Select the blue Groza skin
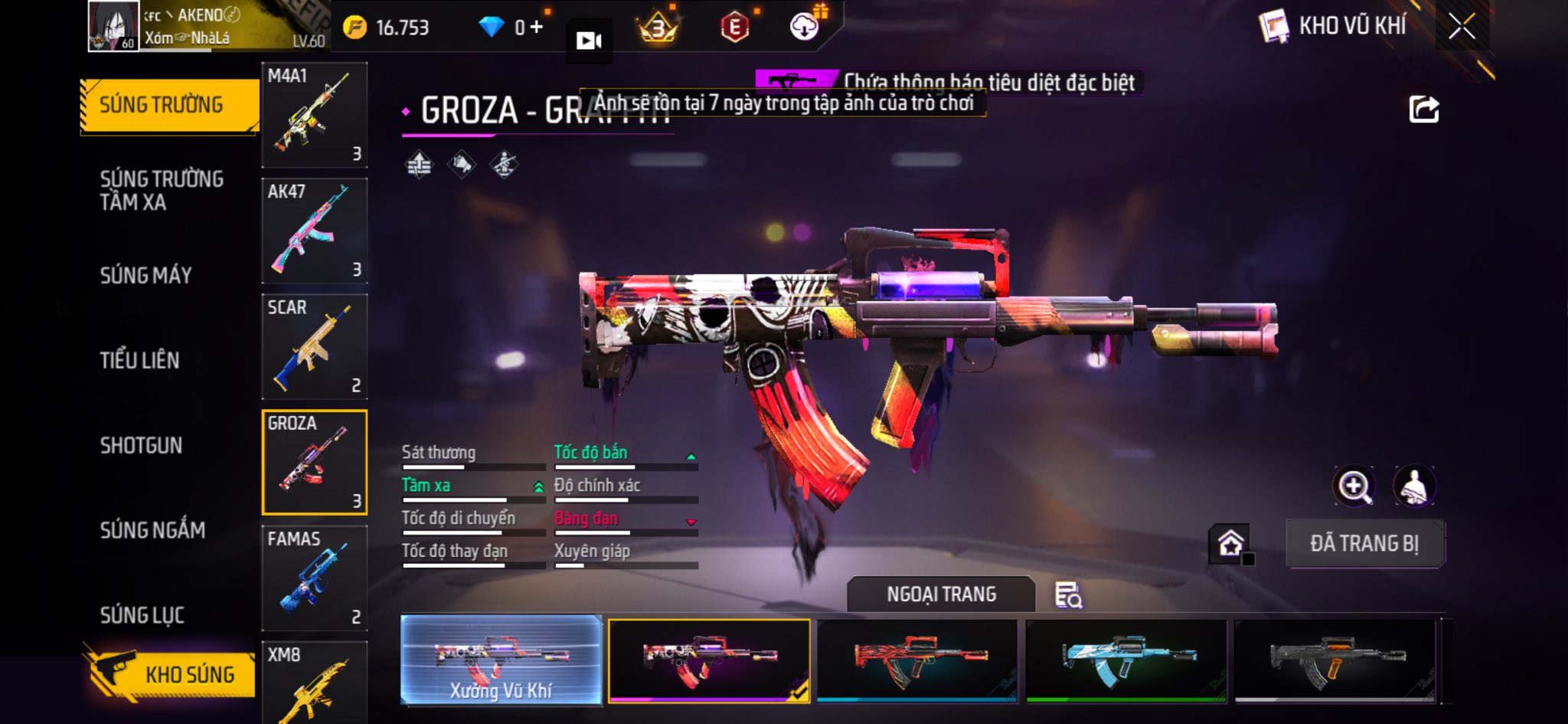Image resolution: width=1568 pixels, height=724 pixels. 1126,660
